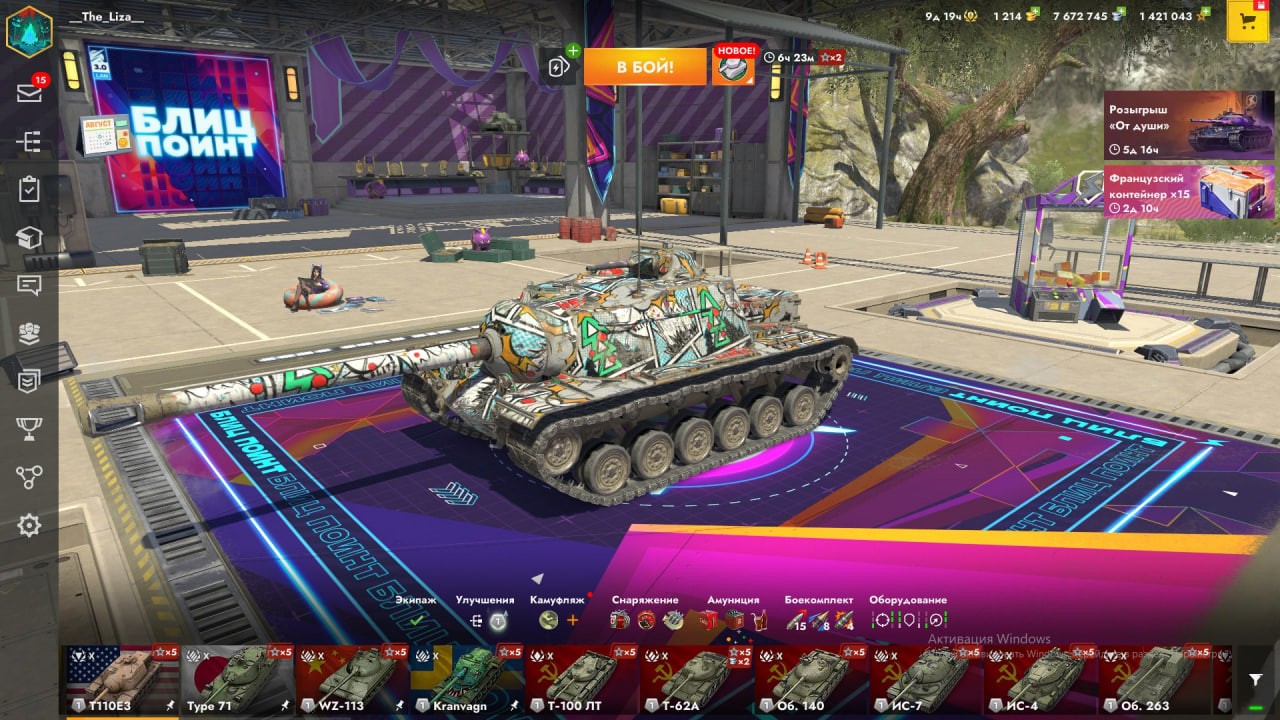Select the Т-100 ЛТ tank
Image resolution: width=1280 pixels, height=720 pixels.
click(x=581, y=679)
